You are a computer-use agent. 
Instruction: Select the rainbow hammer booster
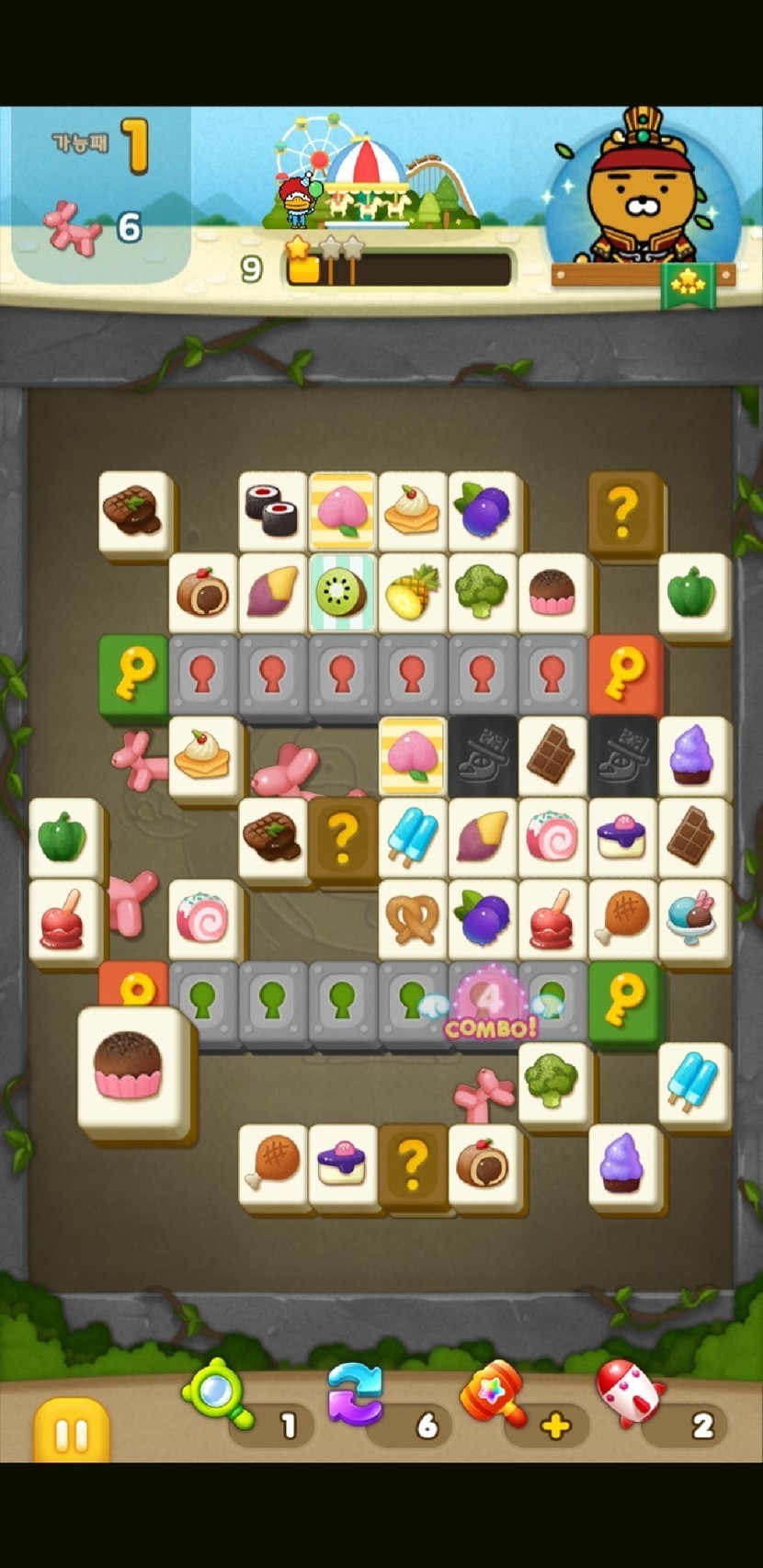coord(492,1393)
